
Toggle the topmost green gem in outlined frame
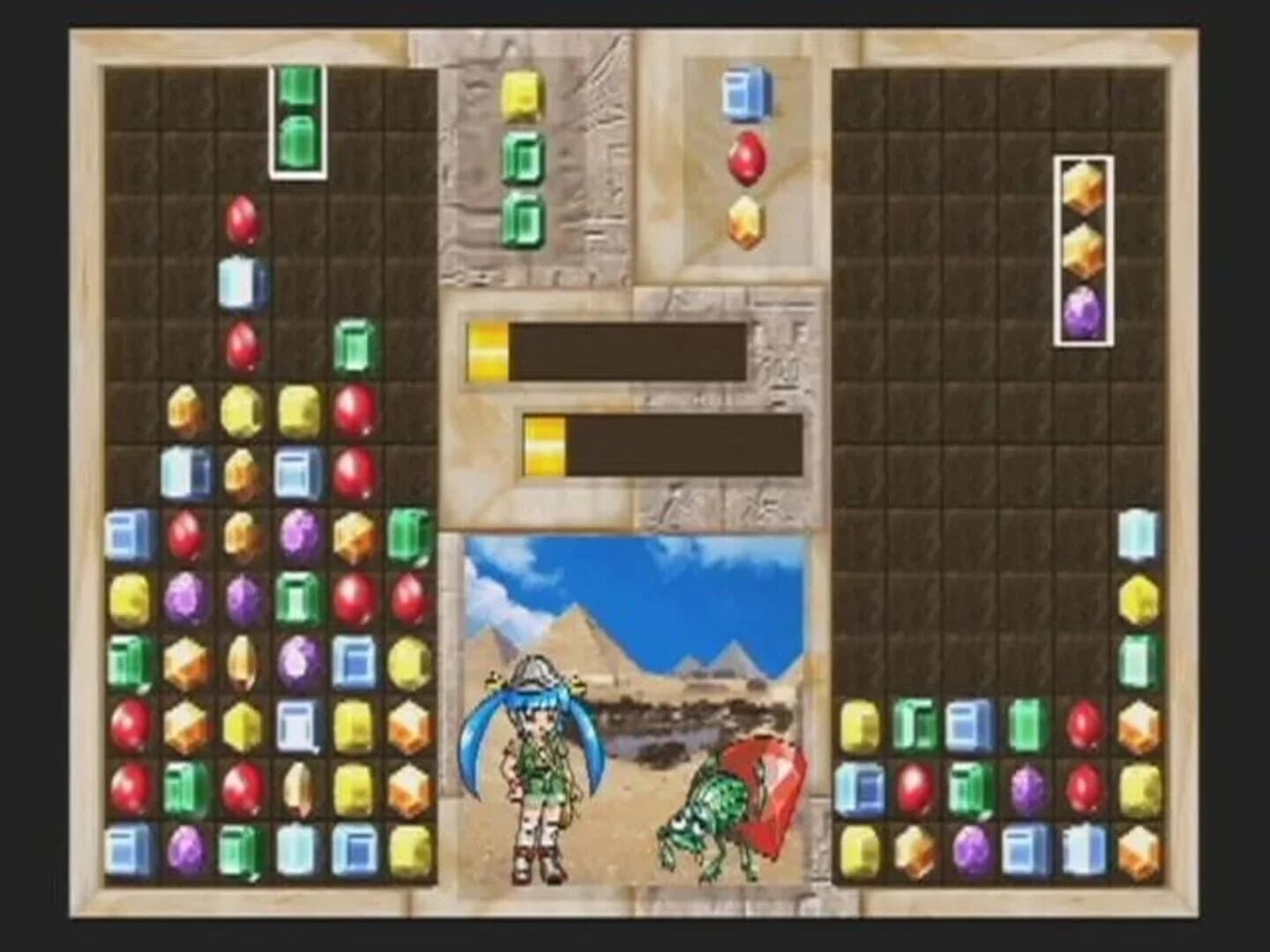pyautogui.click(x=299, y=88)
